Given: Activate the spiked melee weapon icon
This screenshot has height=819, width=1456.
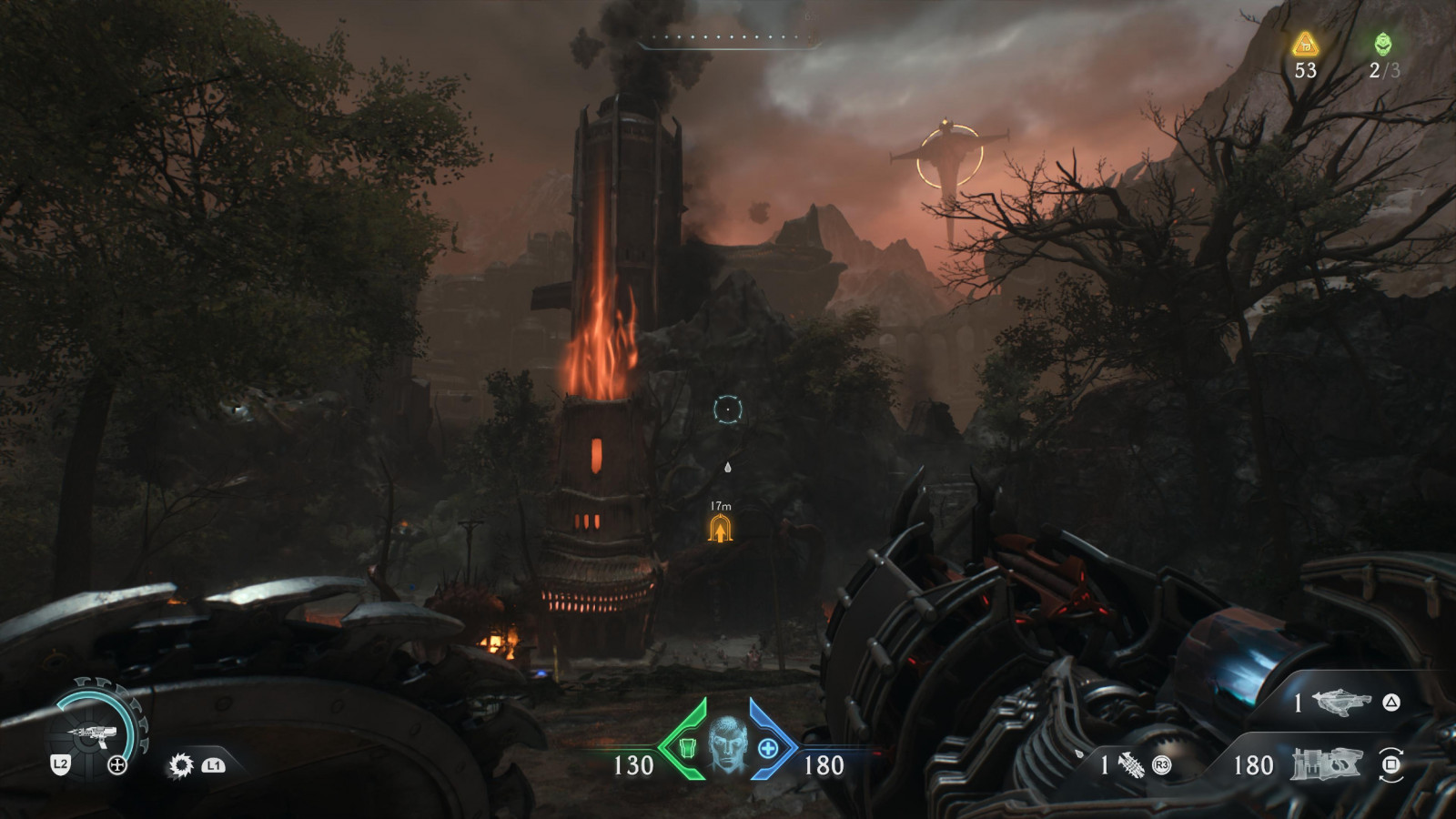Looking at the screenshot, I should [x=1131, y=765].
